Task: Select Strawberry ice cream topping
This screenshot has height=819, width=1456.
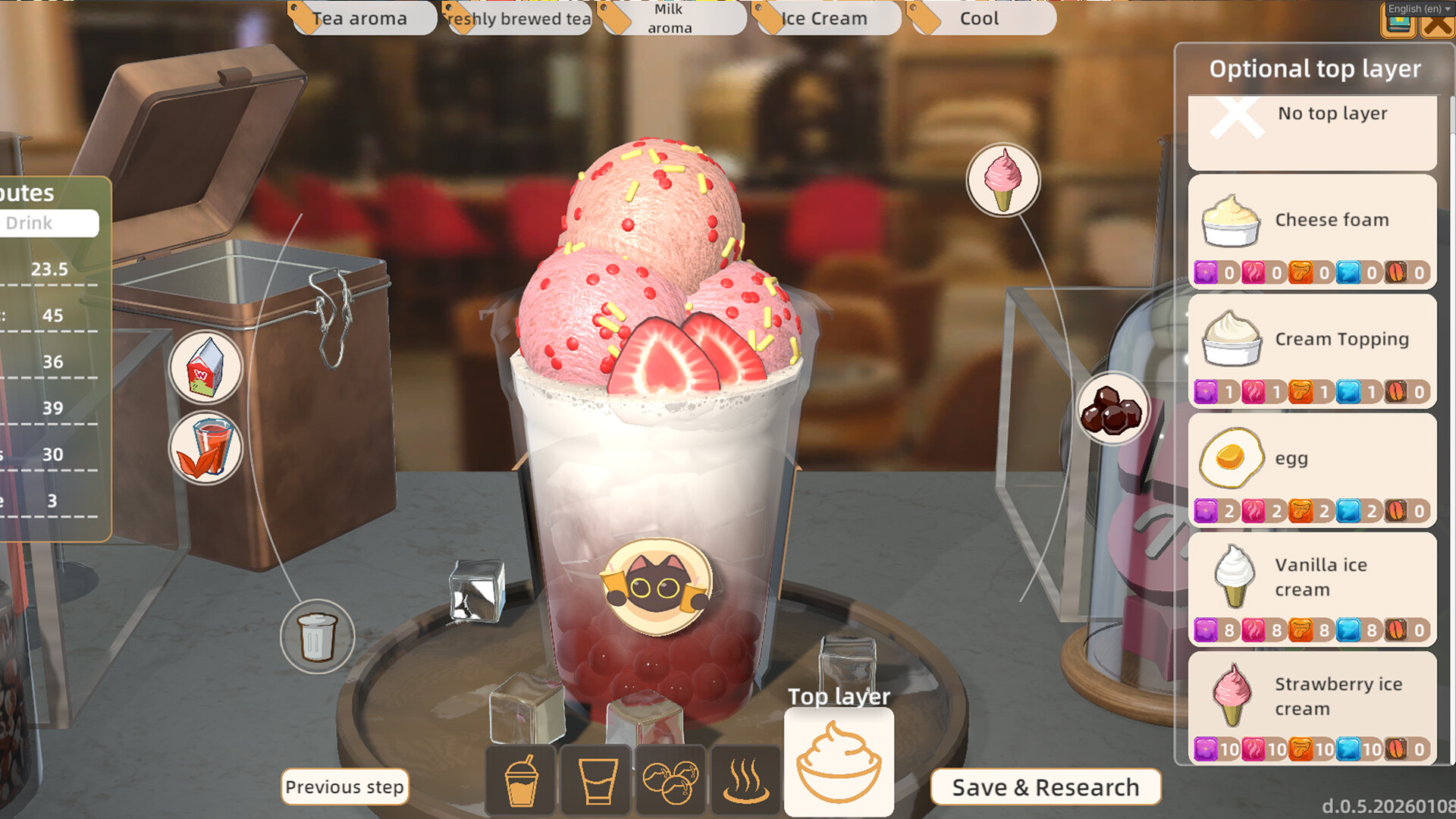Action: [1312, 708]
